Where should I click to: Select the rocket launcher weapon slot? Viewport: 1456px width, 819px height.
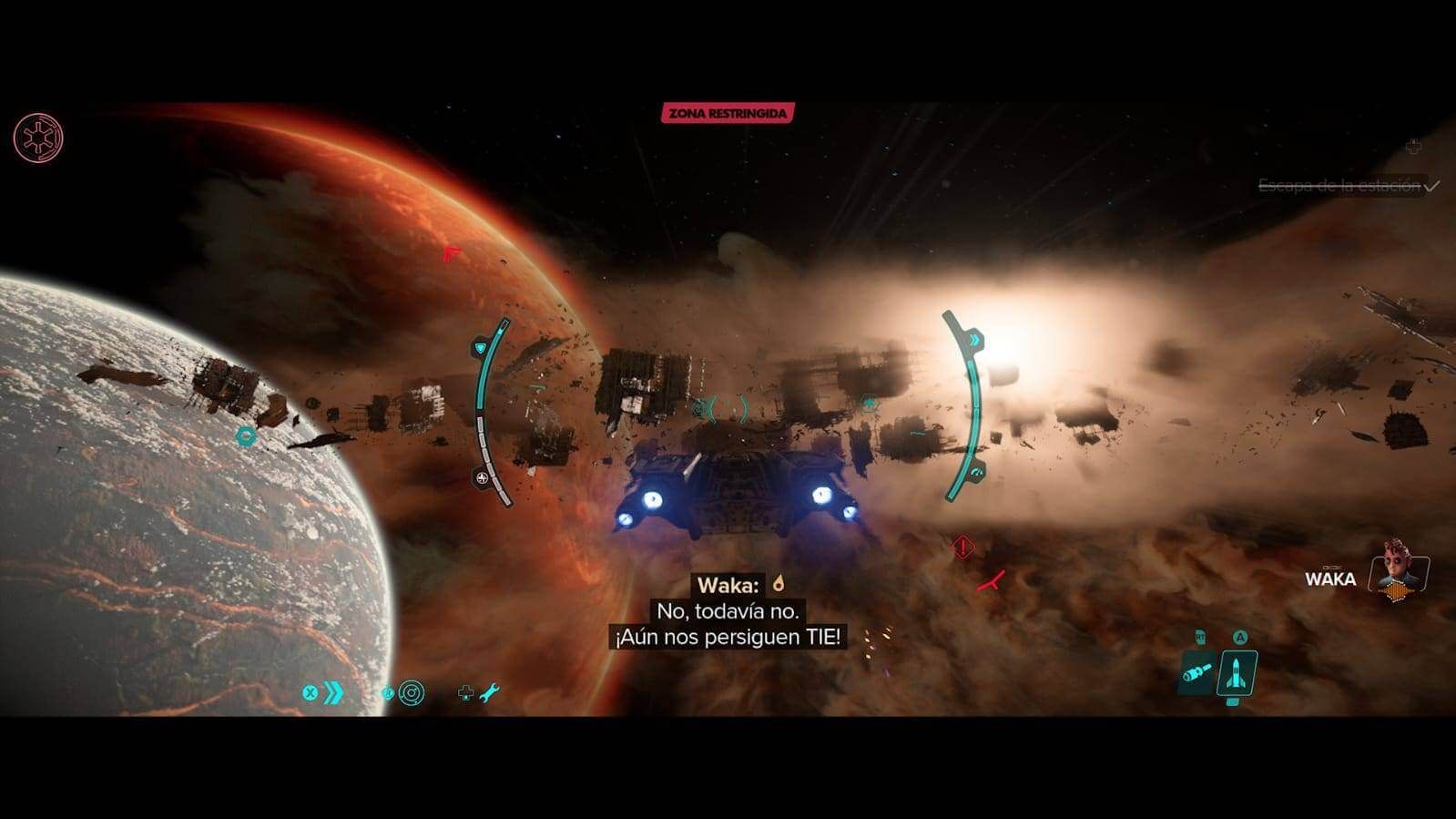click(x=1236, y=672)
